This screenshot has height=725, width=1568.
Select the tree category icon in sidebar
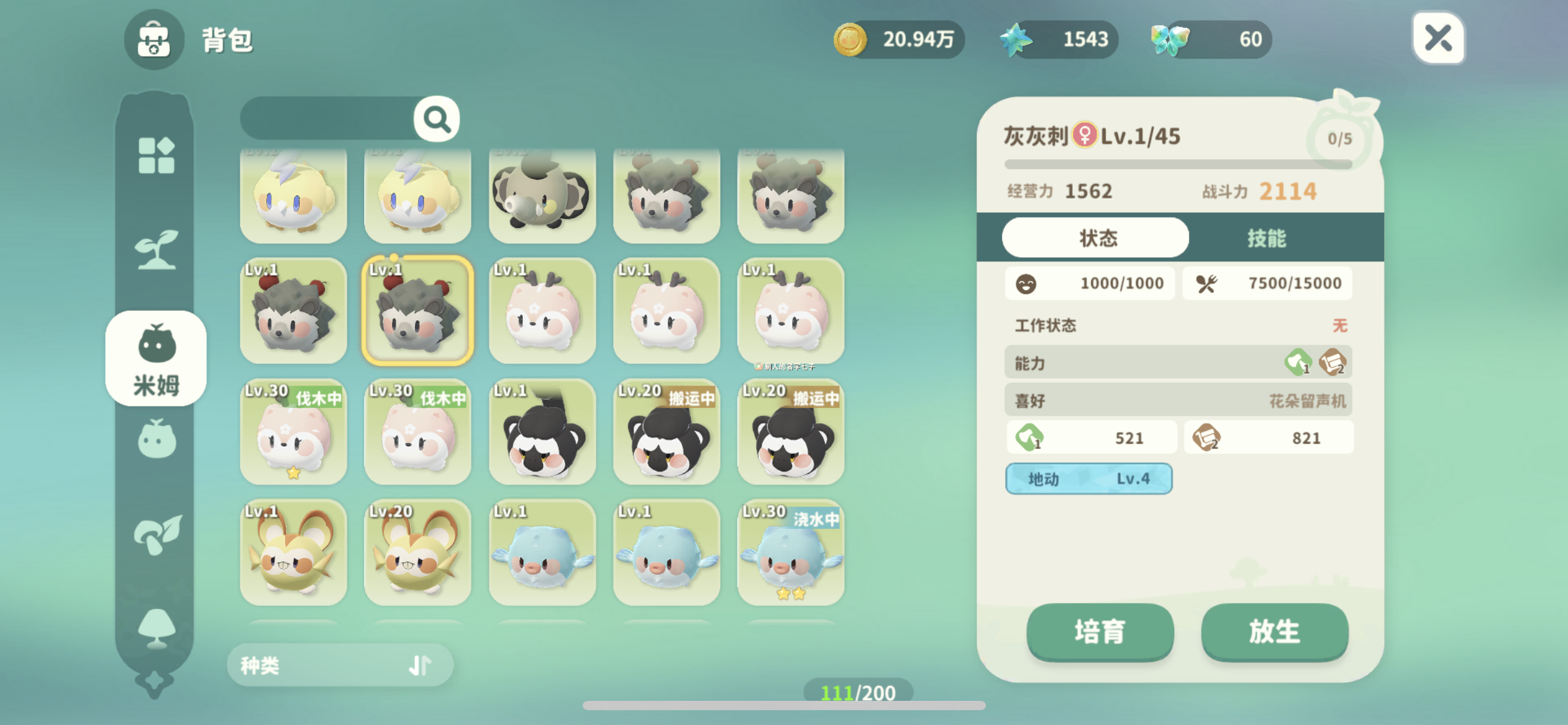tap(156, 626)
